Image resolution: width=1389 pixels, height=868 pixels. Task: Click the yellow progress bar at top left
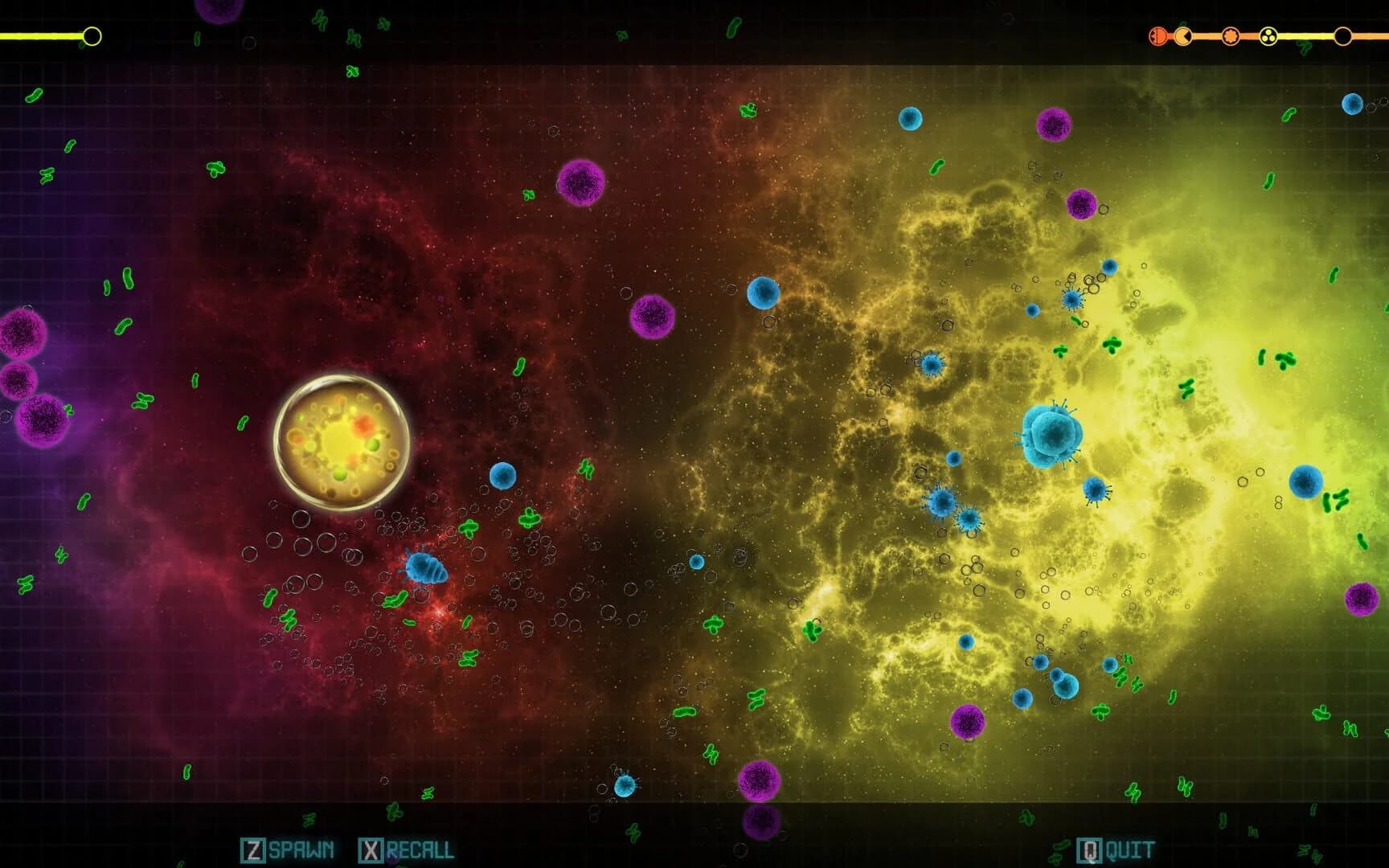click(x=44, y=34)
